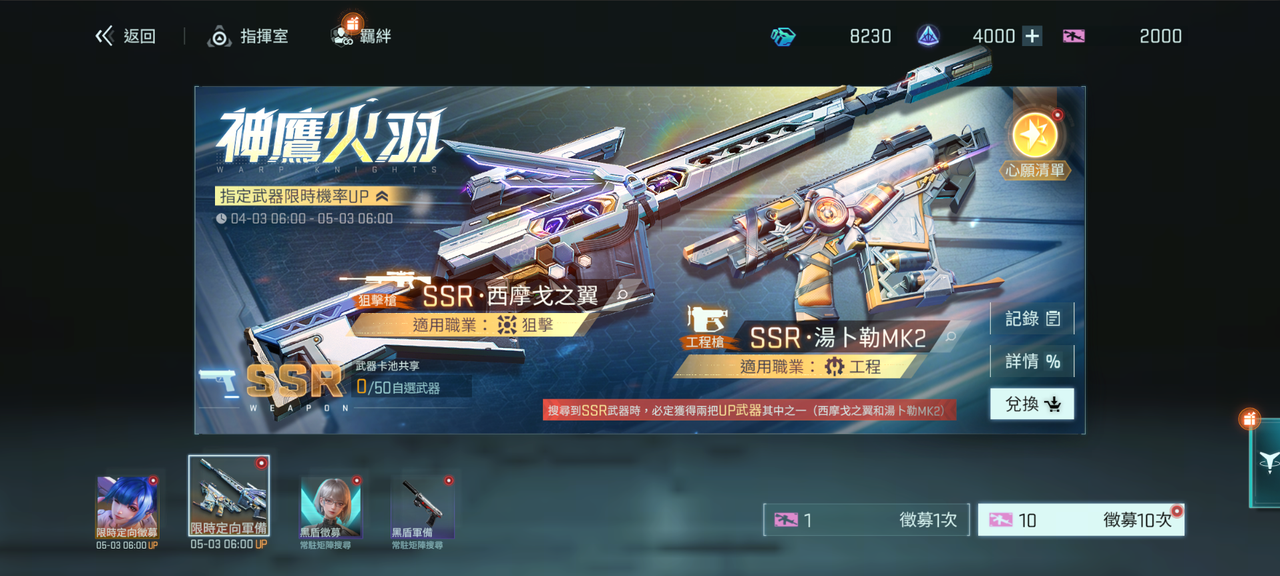Go back with the 返回 button
The height and width of the screenshot is (576, 1280).
126,36
